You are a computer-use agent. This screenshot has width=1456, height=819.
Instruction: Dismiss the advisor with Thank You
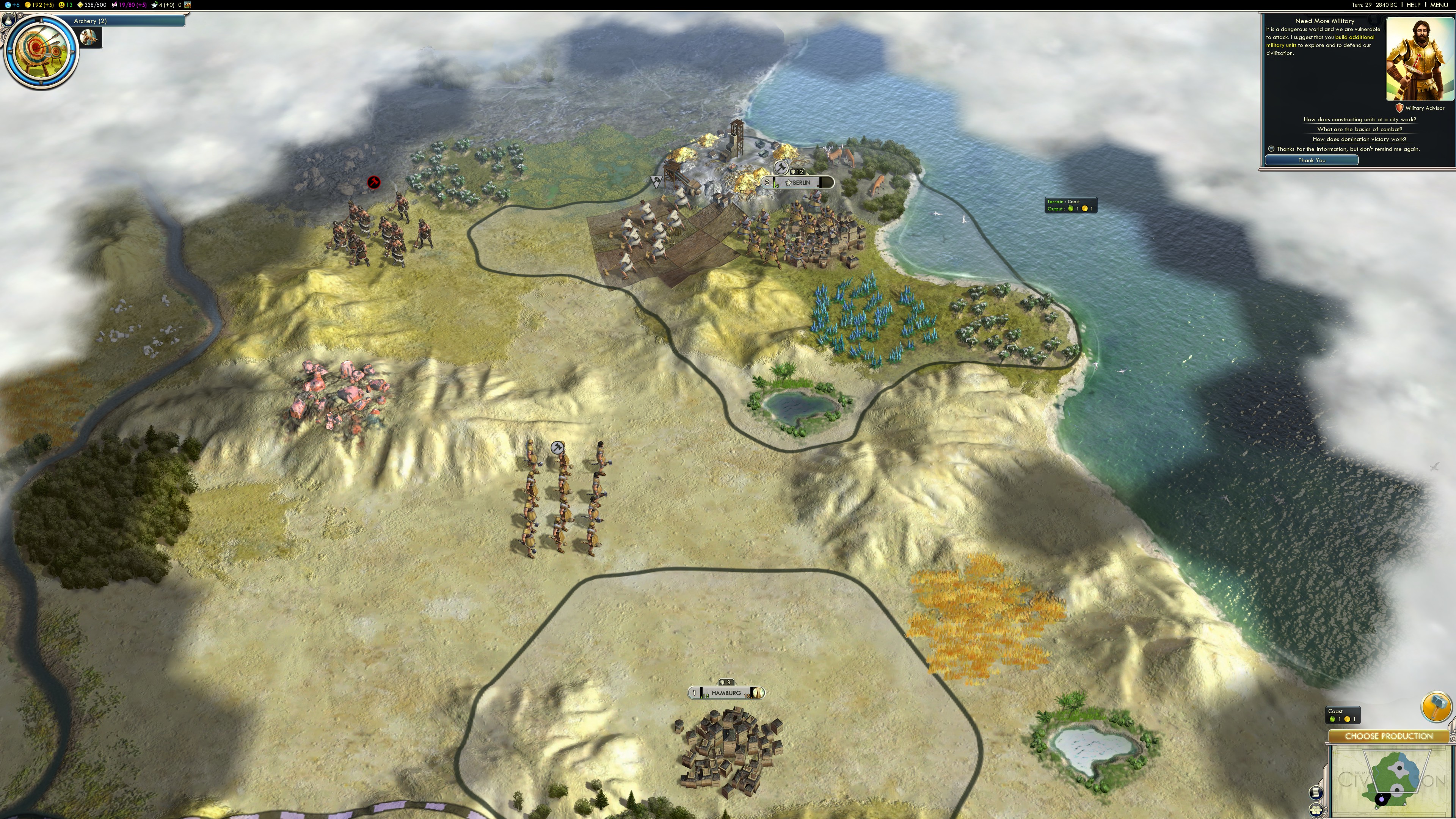1311,160
